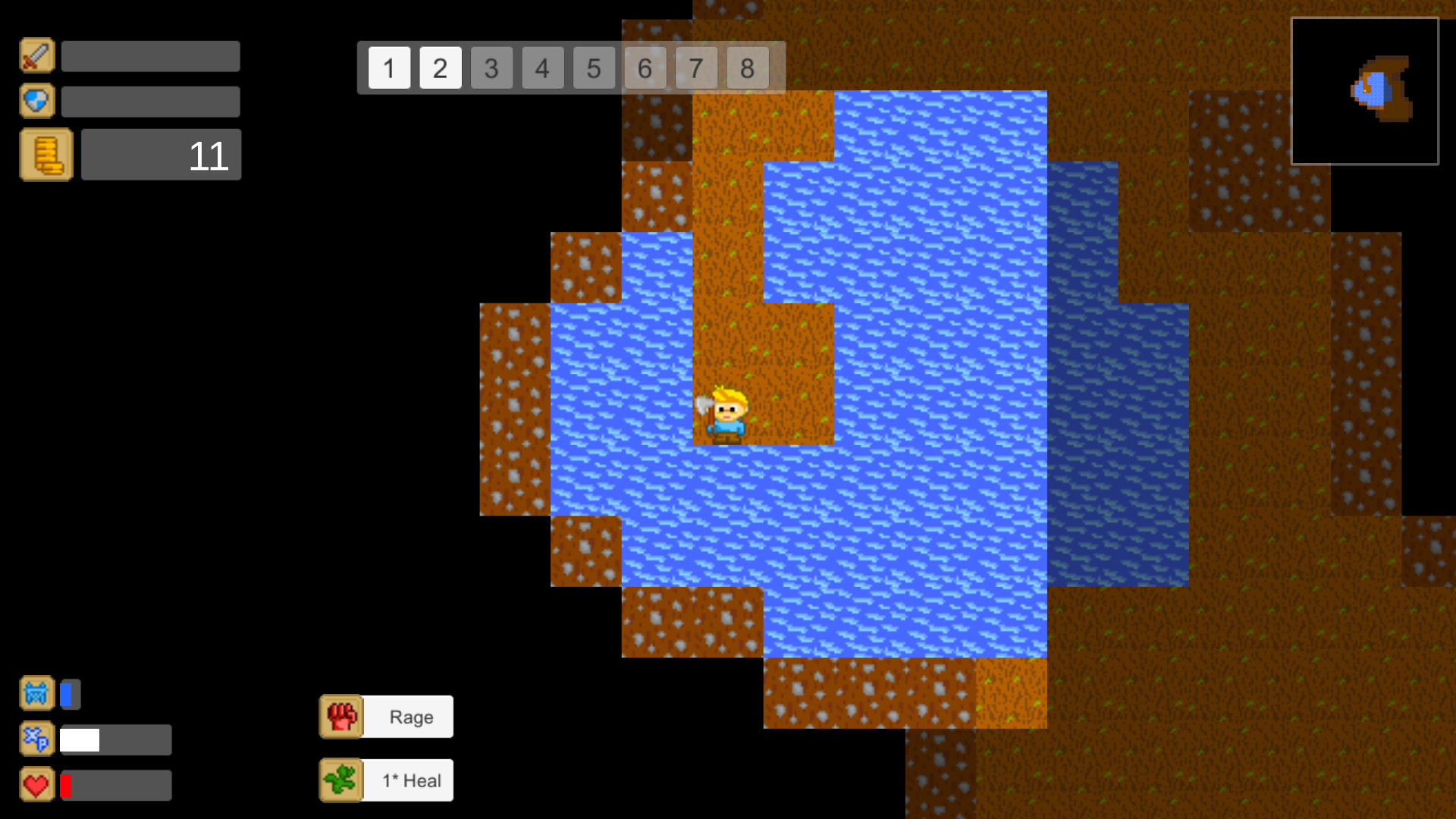Image resolution: width=1456 pixels, height=819 pixels.
Task: Click the red heart health icon
Action: point(36,784)
